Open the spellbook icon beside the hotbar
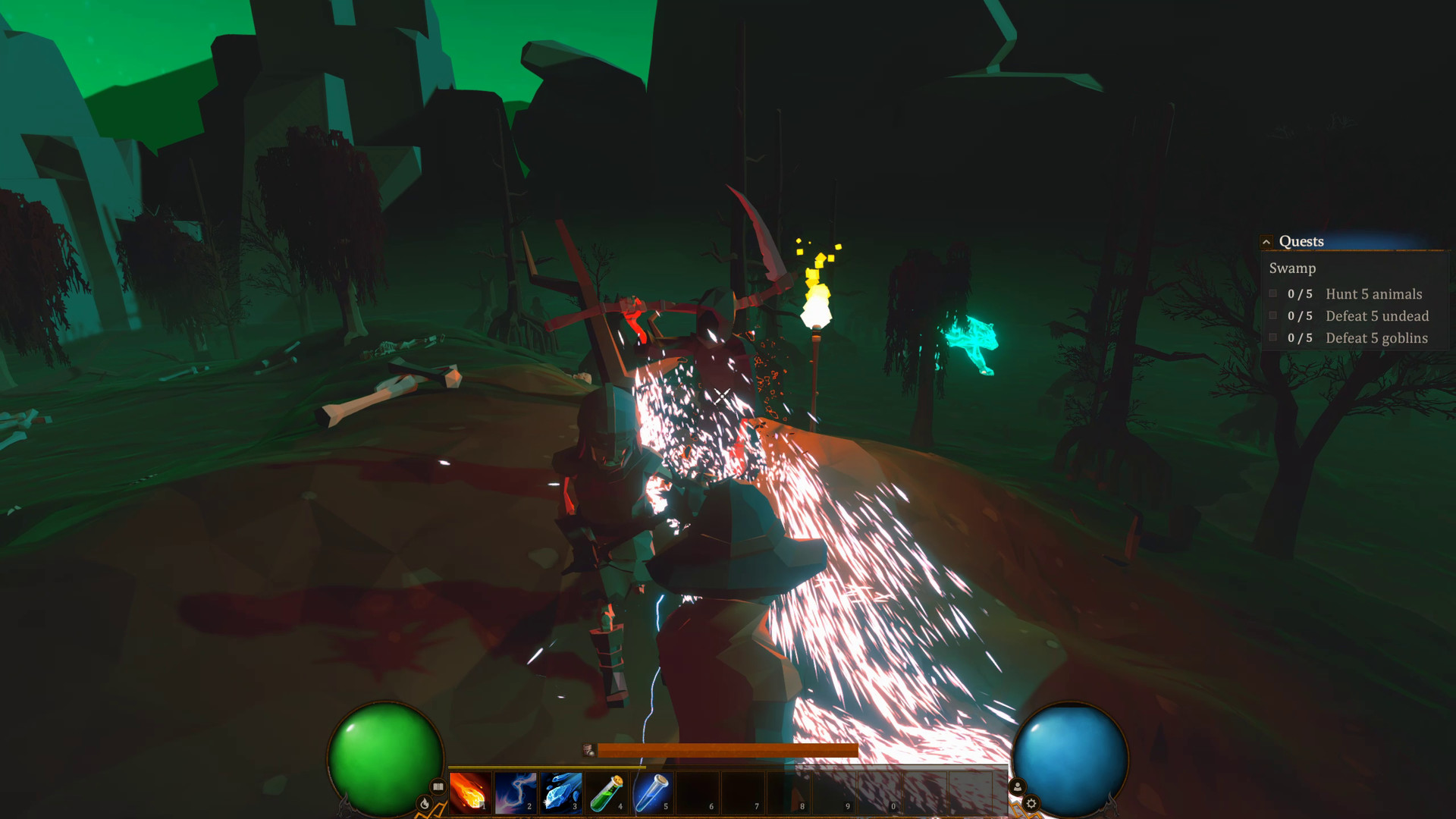This screenshot has height=819, width=1456. 438,786
